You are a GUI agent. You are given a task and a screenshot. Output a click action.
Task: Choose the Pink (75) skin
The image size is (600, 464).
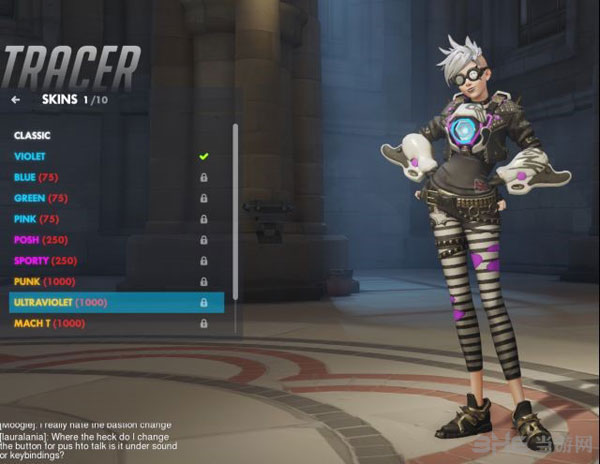(37, 219)
